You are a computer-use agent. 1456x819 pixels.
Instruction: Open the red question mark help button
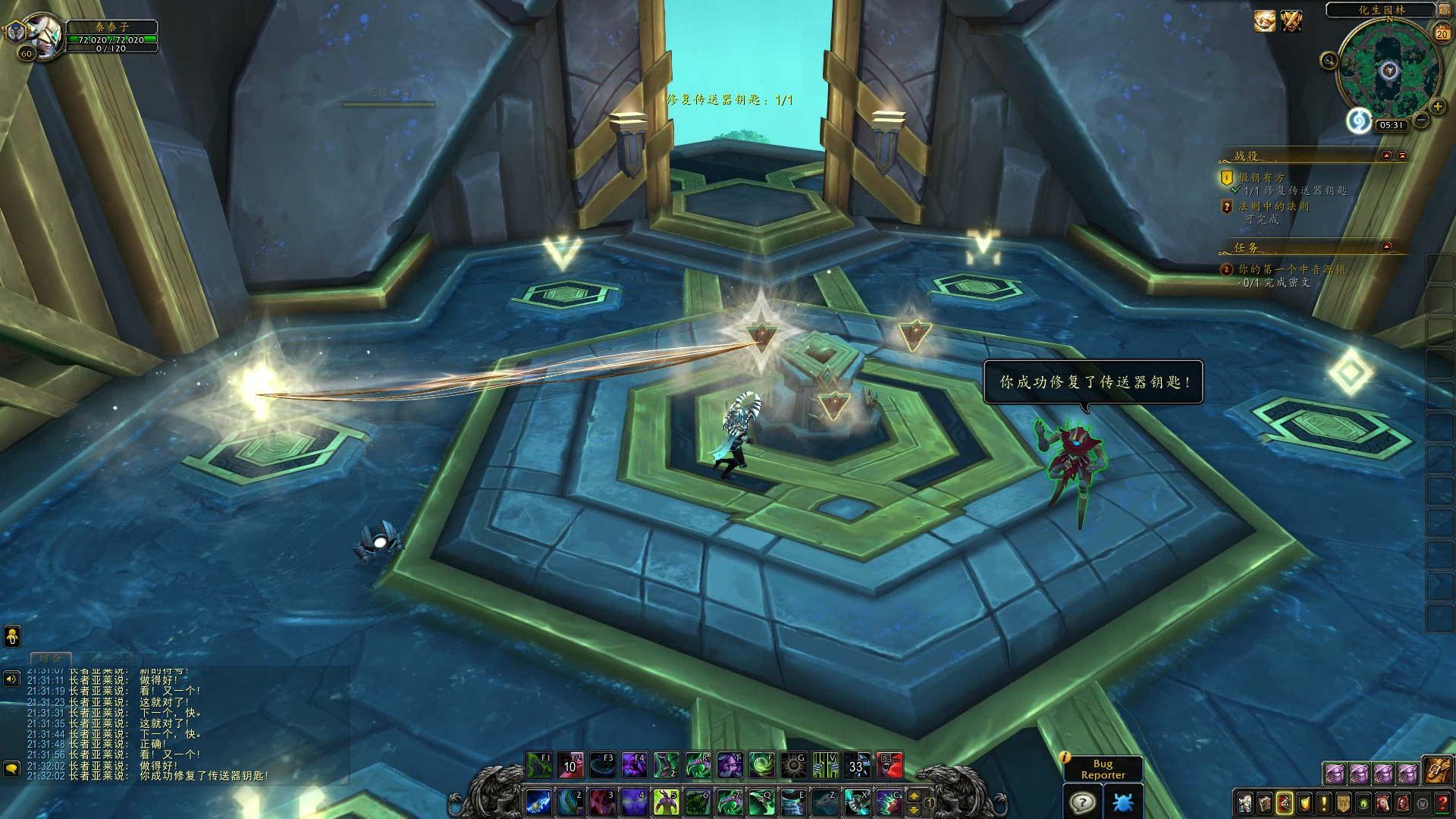click(x=1442, y=802)
